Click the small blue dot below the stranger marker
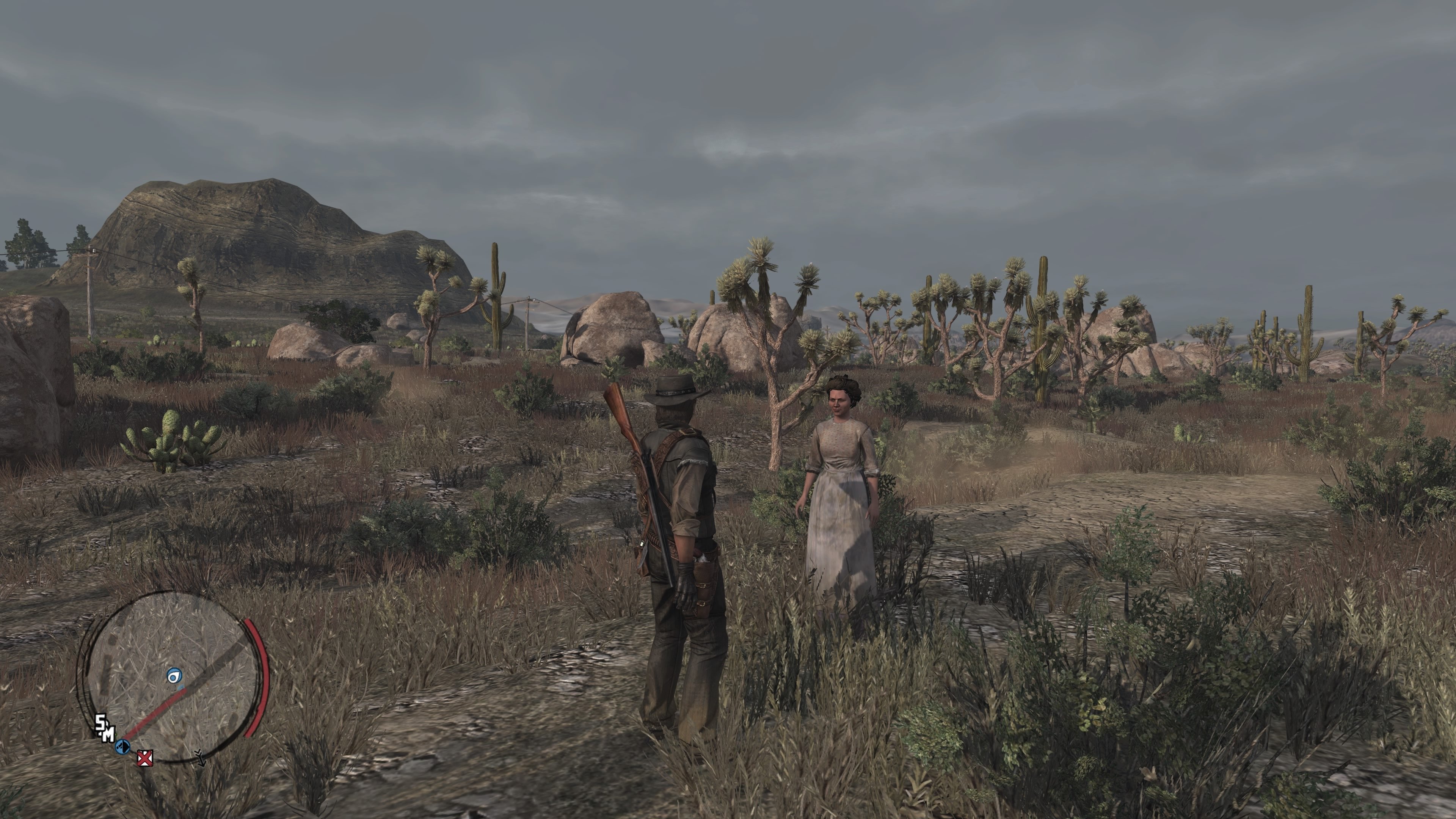Viewport: 1456px width, 819px height. pyautogui.click(x=182, y=687)
